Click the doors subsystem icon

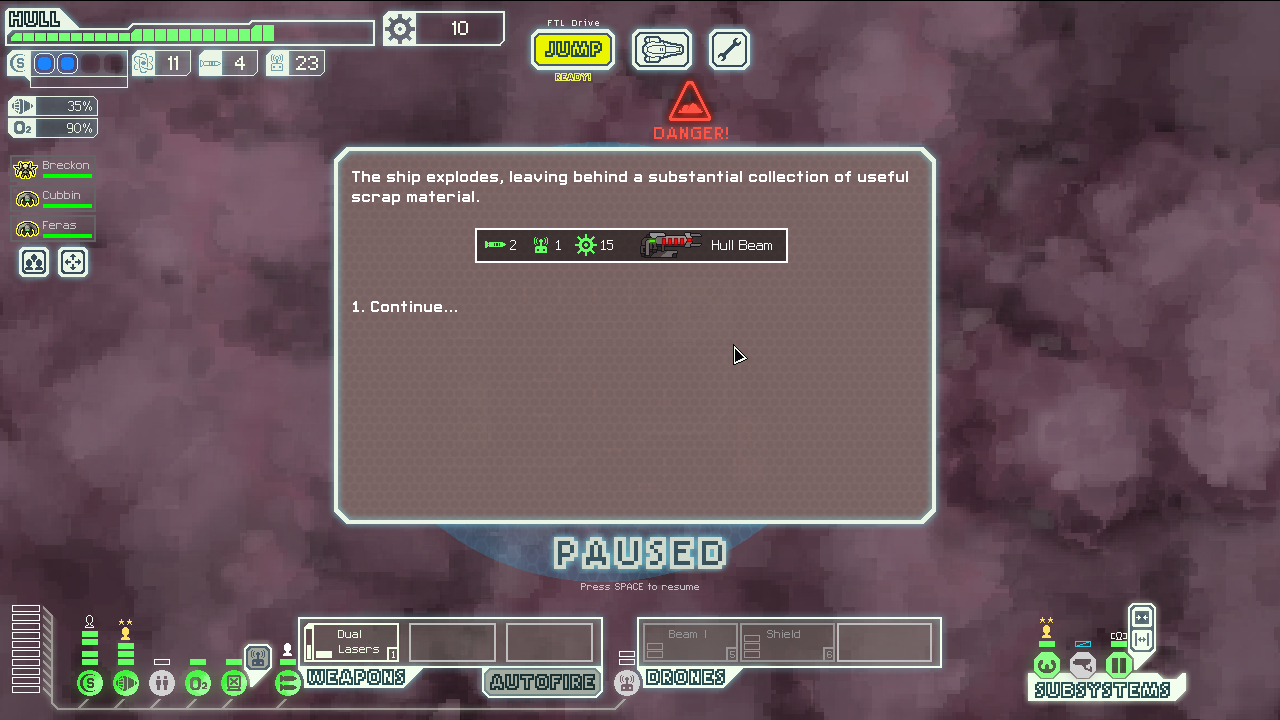tap(1118, 665)
